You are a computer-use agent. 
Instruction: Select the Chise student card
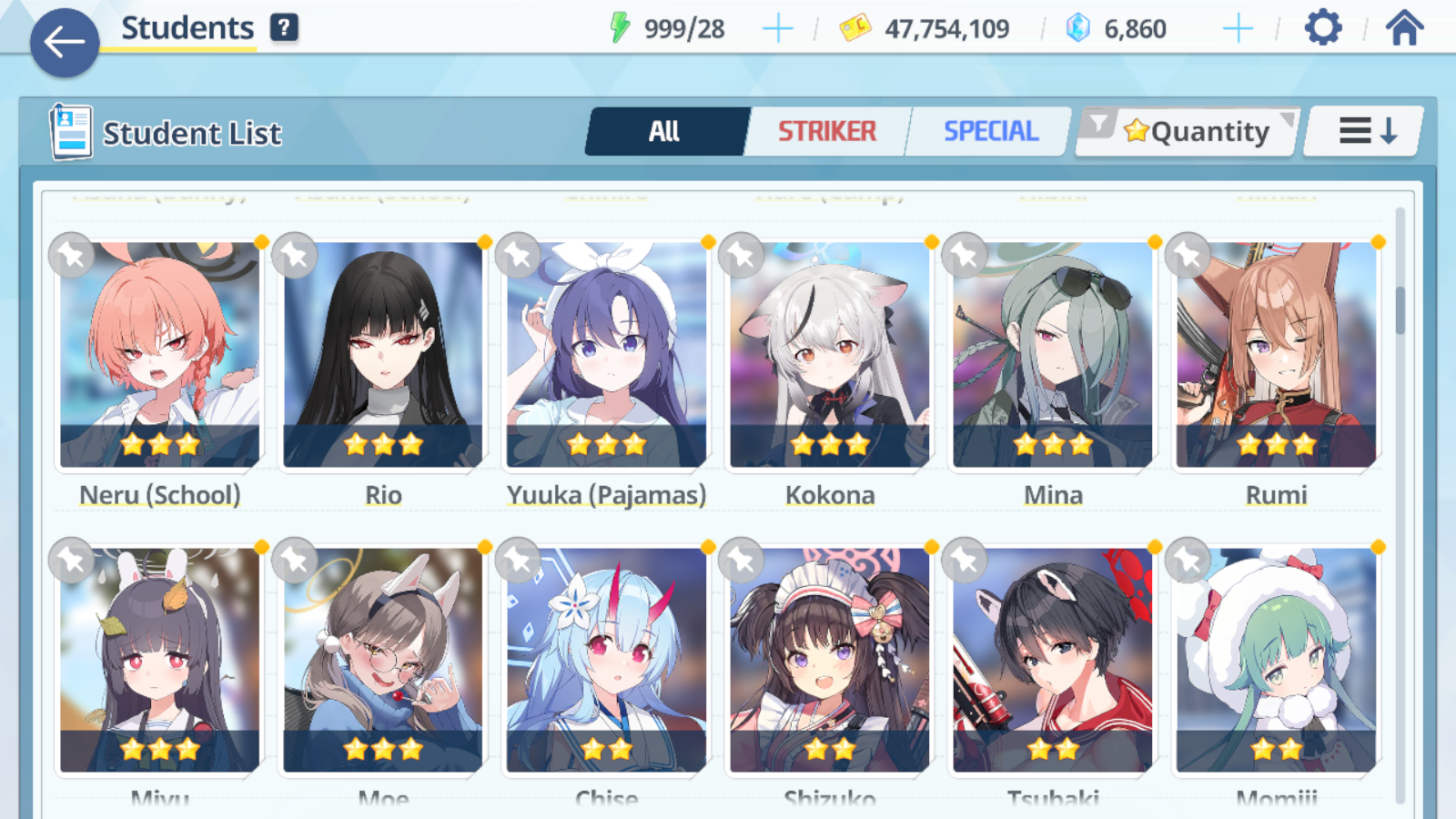click(606, 660)
